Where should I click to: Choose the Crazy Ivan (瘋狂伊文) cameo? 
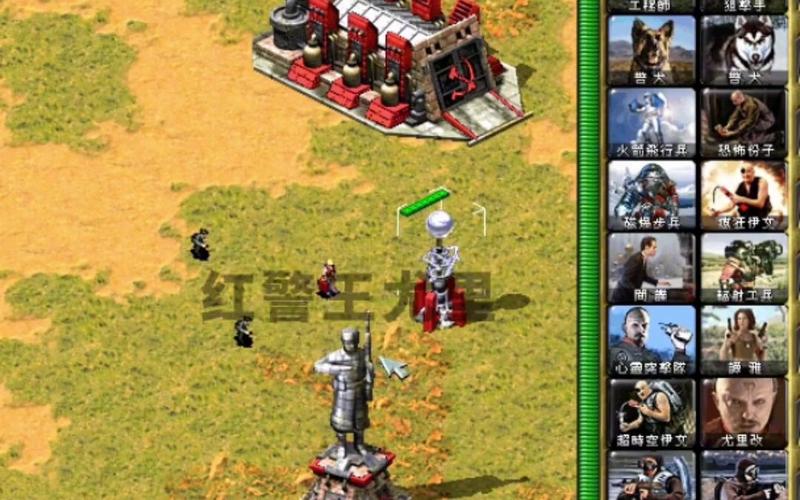pos(743,195)
